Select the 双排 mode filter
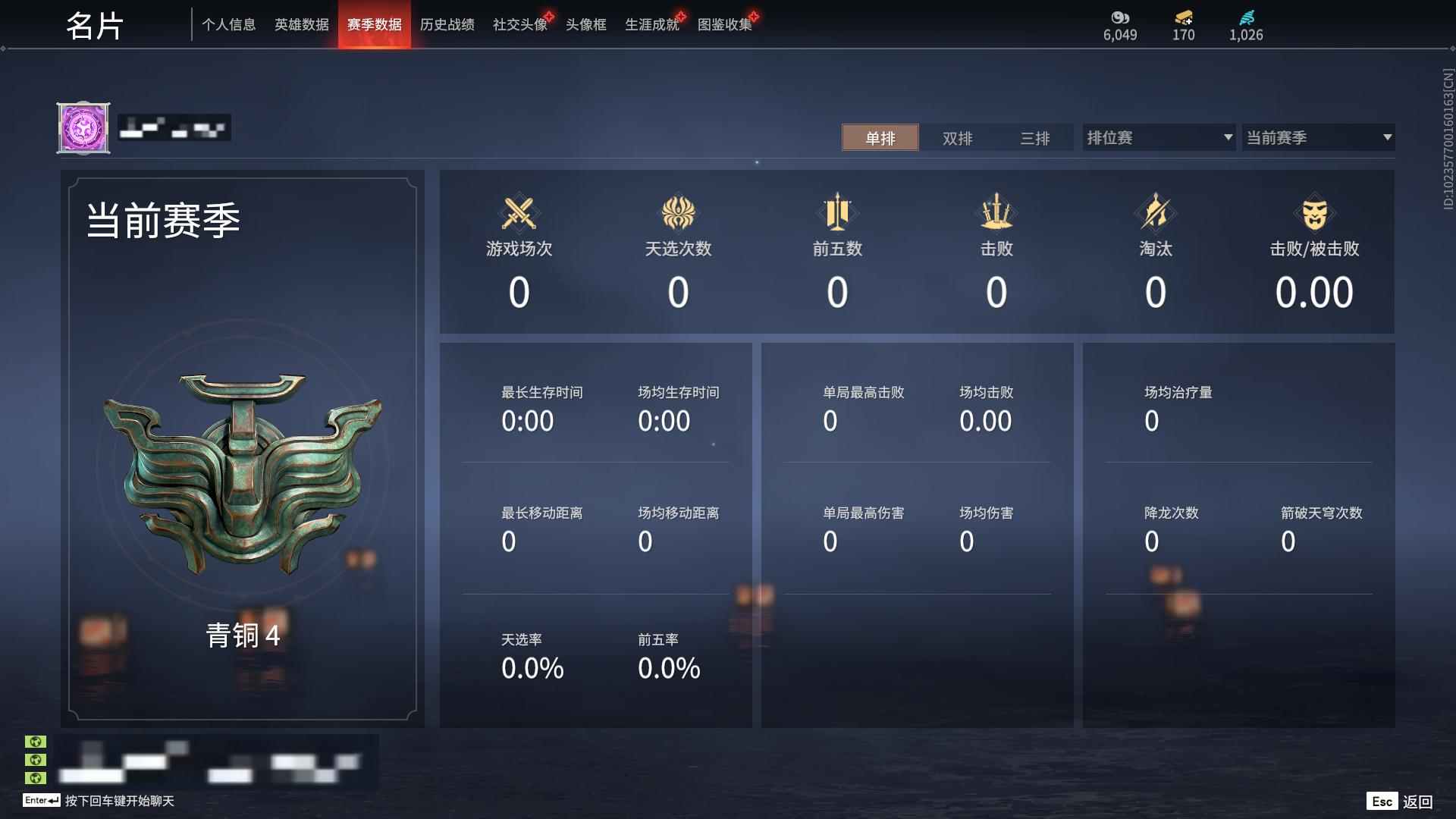The width and height of the screenshot is (1456, 819). click(x=957, y=138)
